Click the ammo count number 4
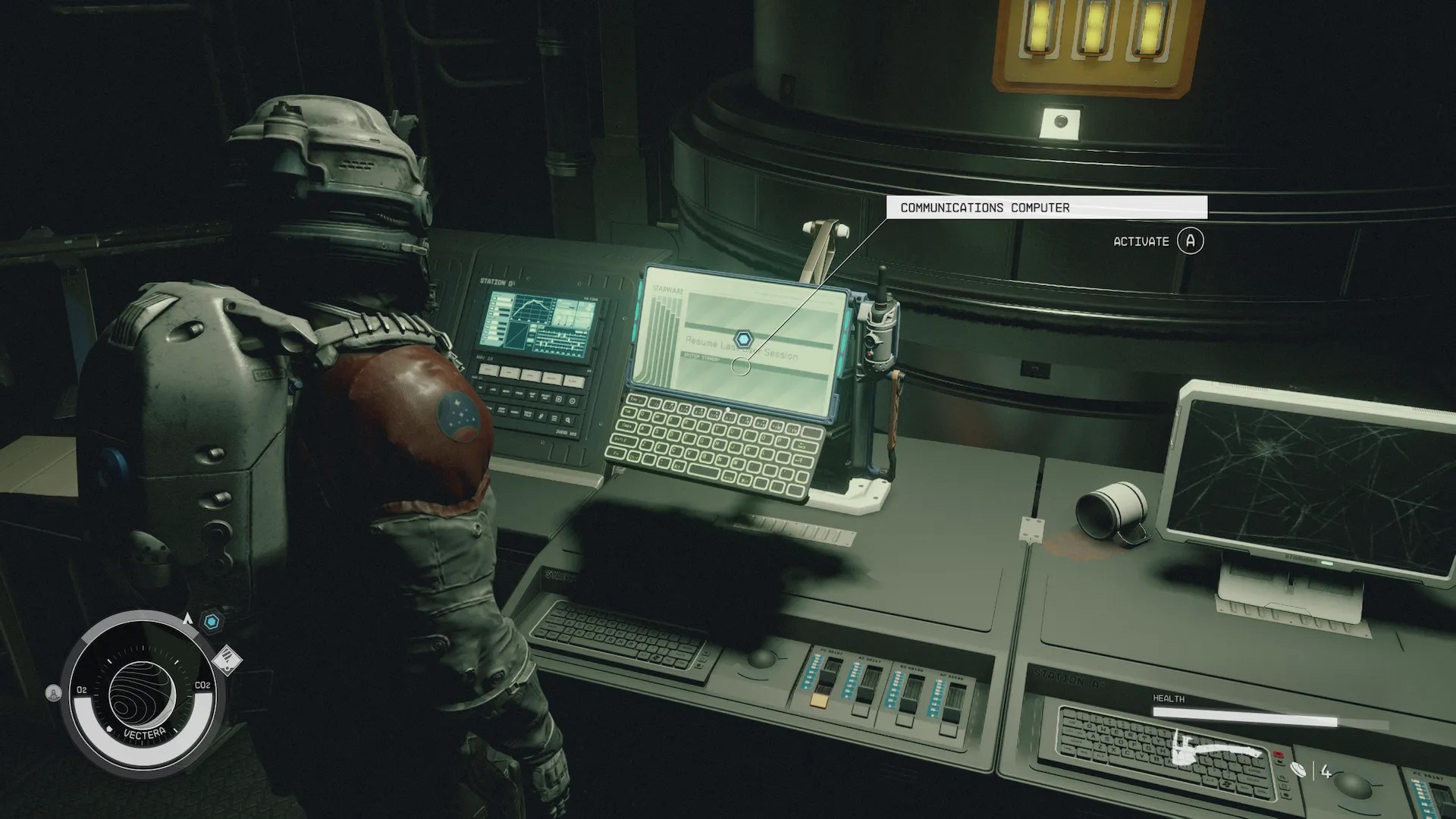Screen dimensions: 1456x819 pyautogui.click(x=1326, y=770)
